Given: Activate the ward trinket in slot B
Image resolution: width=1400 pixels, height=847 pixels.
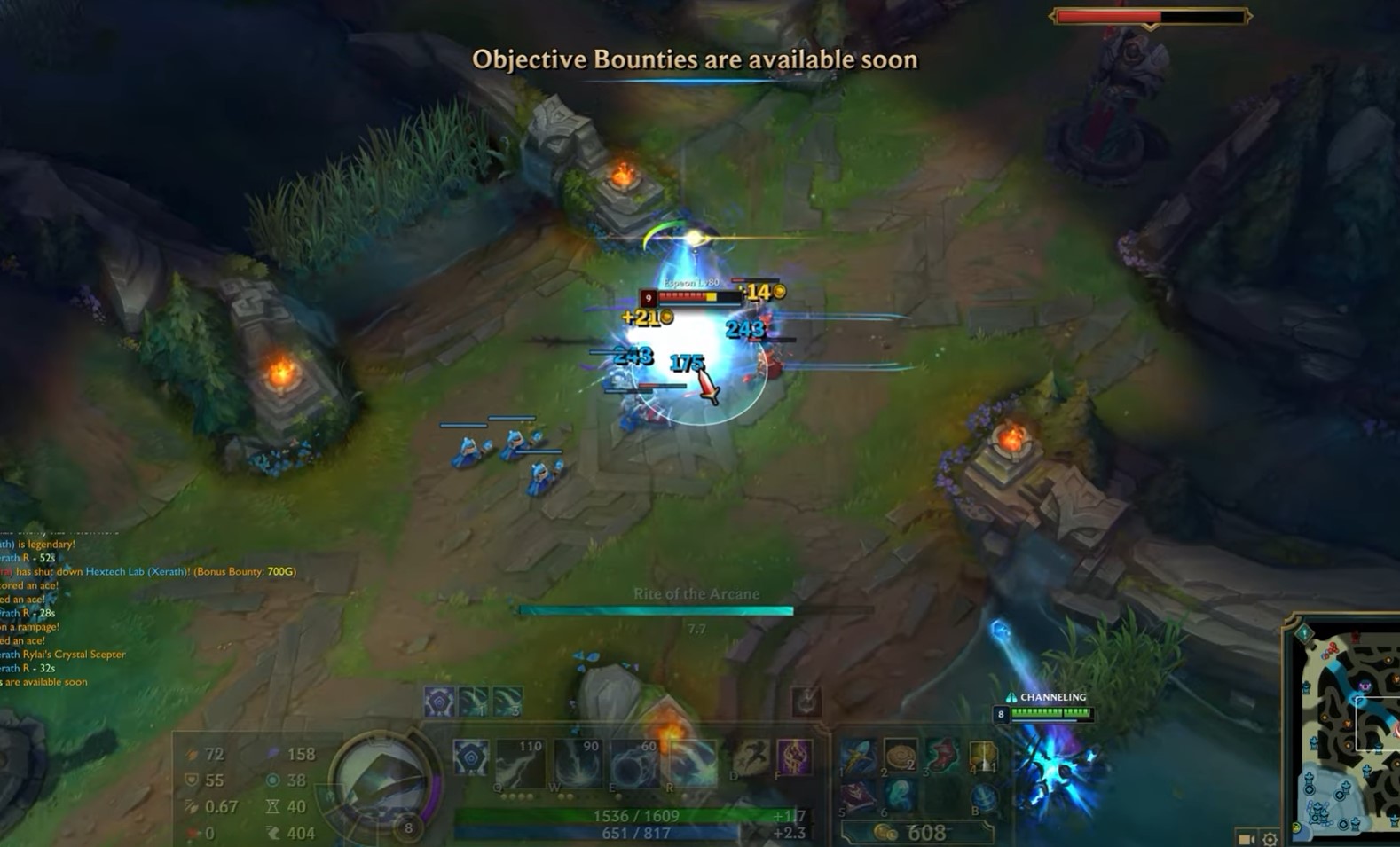Looking at the screenshot, I should (x=984, y=797).
